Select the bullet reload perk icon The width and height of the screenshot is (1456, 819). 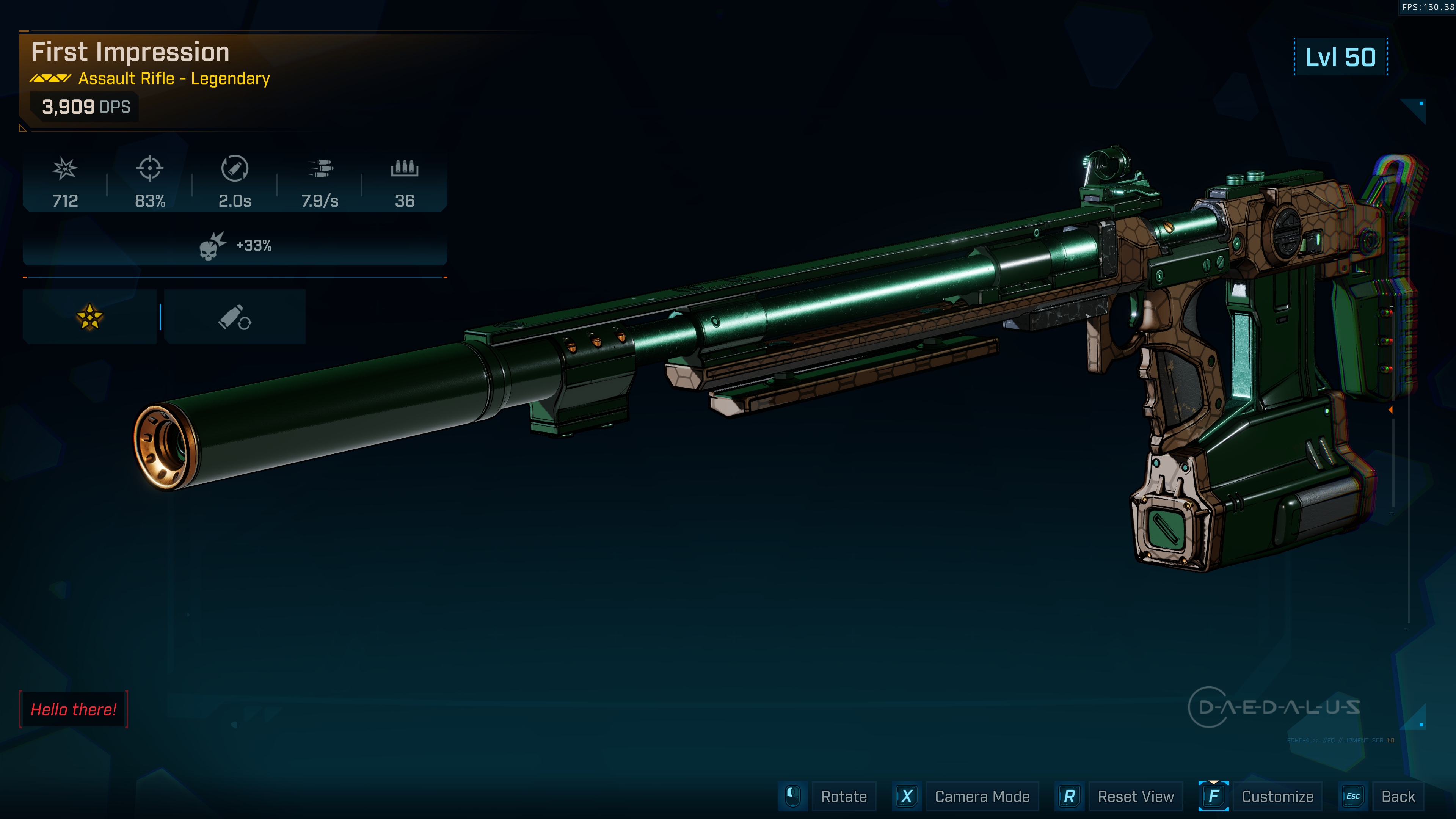[235, 317]
